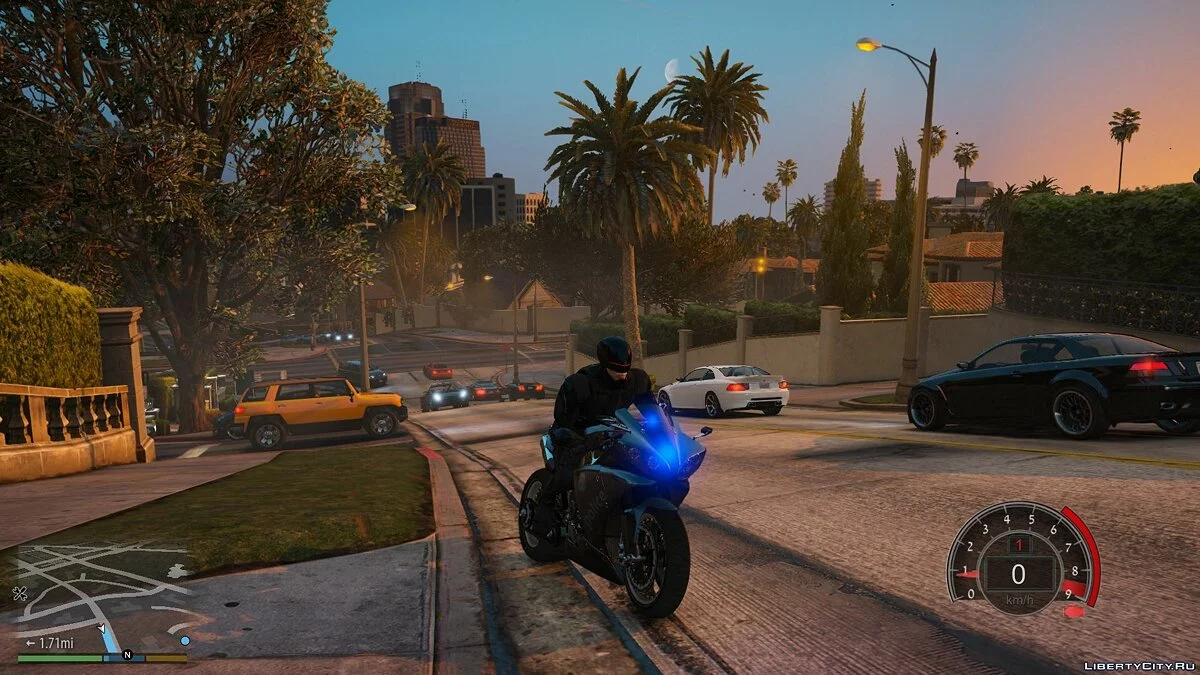Click the white player arrow on the minimap

click(103, 630)
